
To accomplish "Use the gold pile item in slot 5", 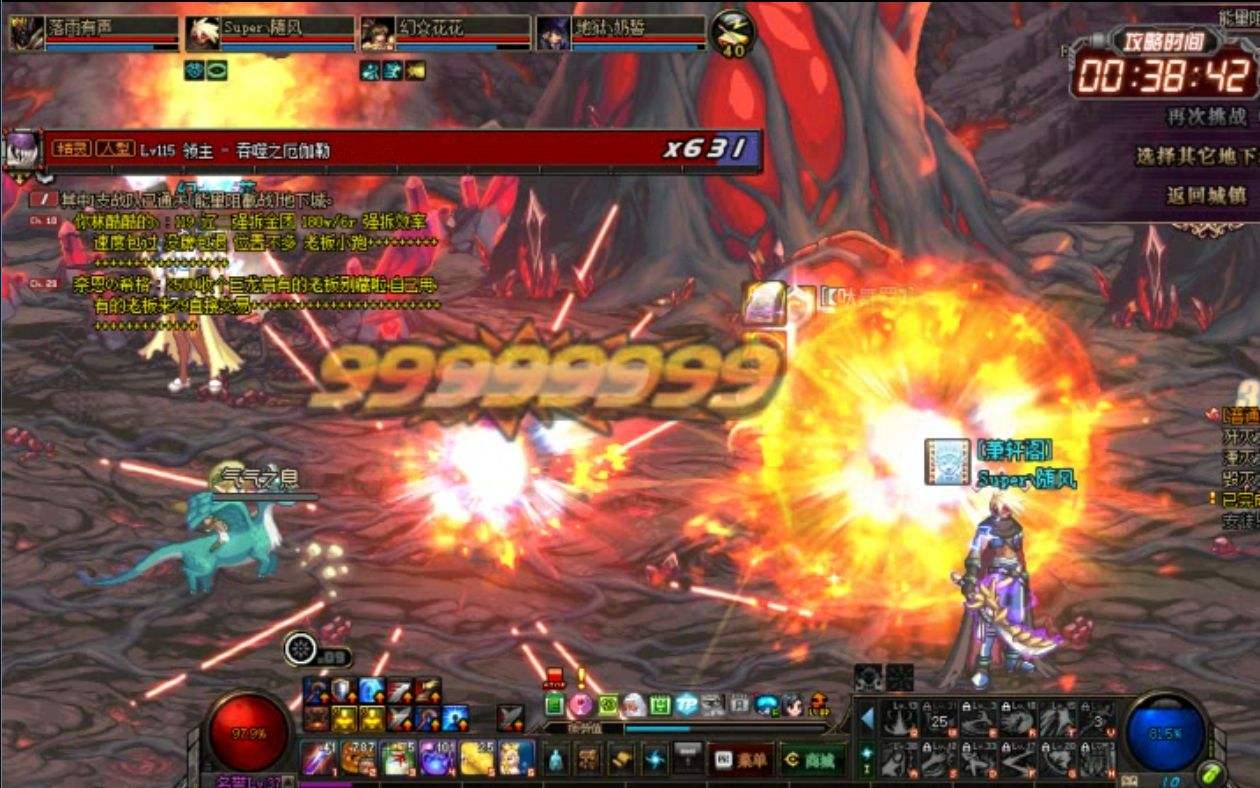I will [x=478, y=758].
